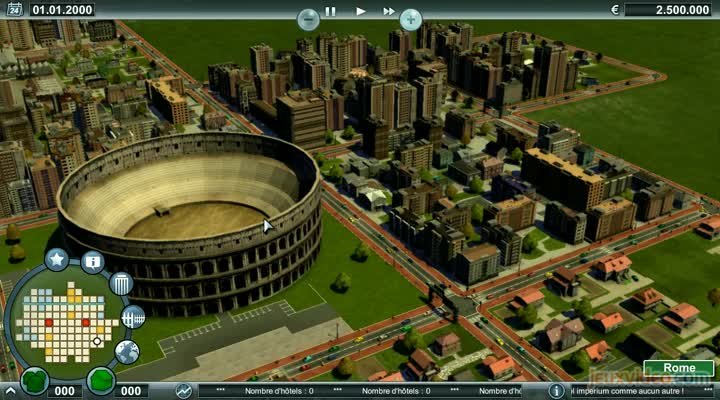Screen dimensions: 720x400
Task: Select the columned monument icon
Action: pos(121,284)
